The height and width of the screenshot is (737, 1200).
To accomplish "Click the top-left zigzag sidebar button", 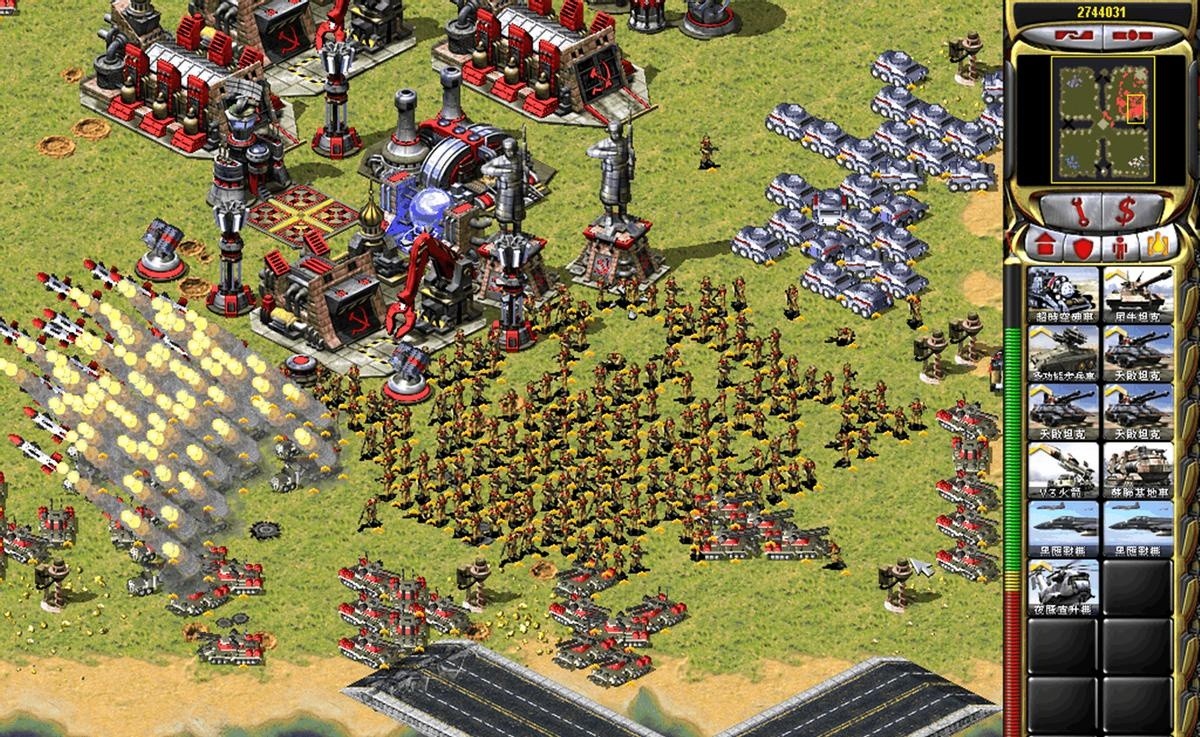I will click(x=1060, y=36).
